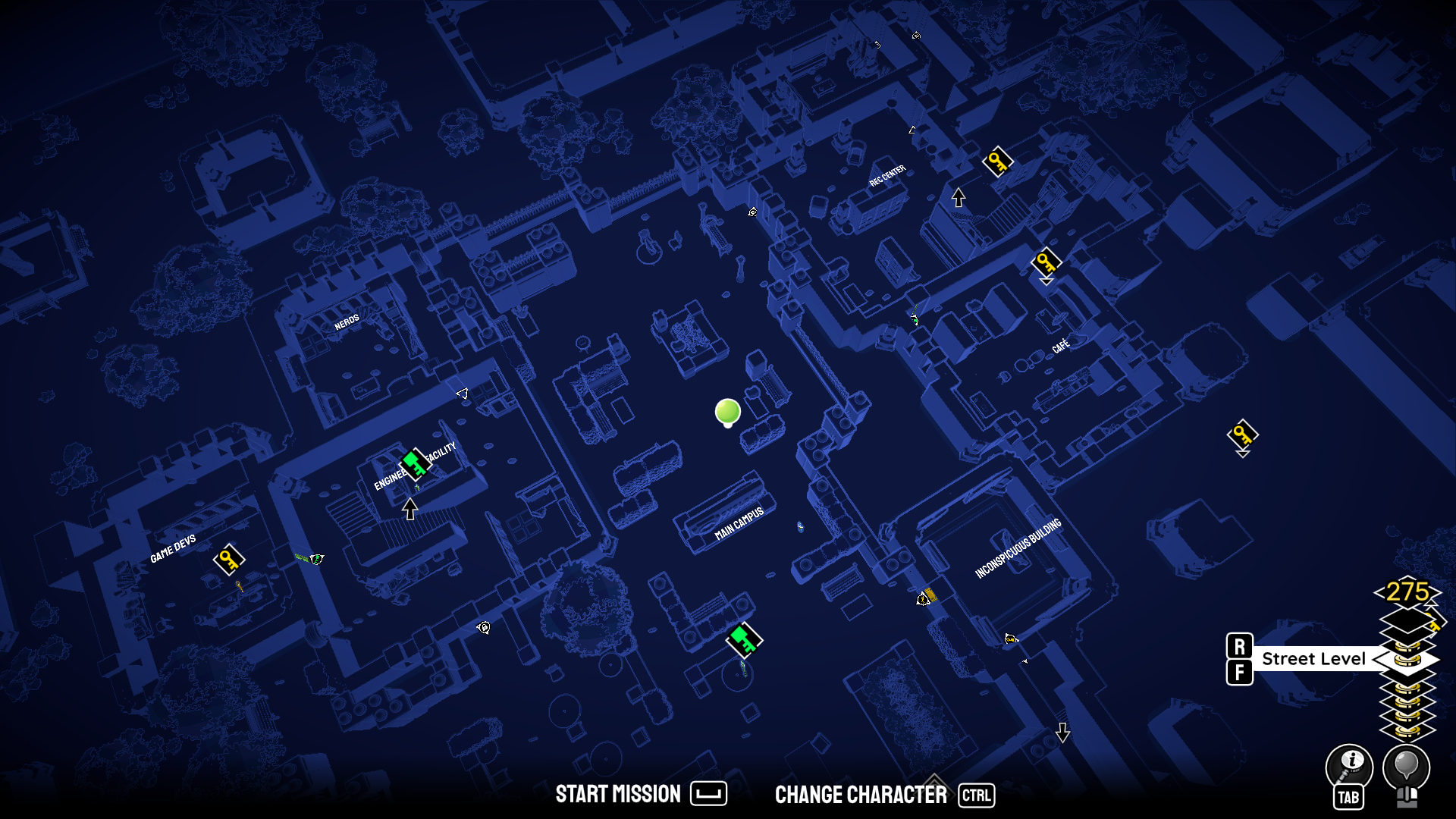Click the up arrow marker near the Rec Center
The height and width of the screenshot is (819, 1456).
(957, 197)
